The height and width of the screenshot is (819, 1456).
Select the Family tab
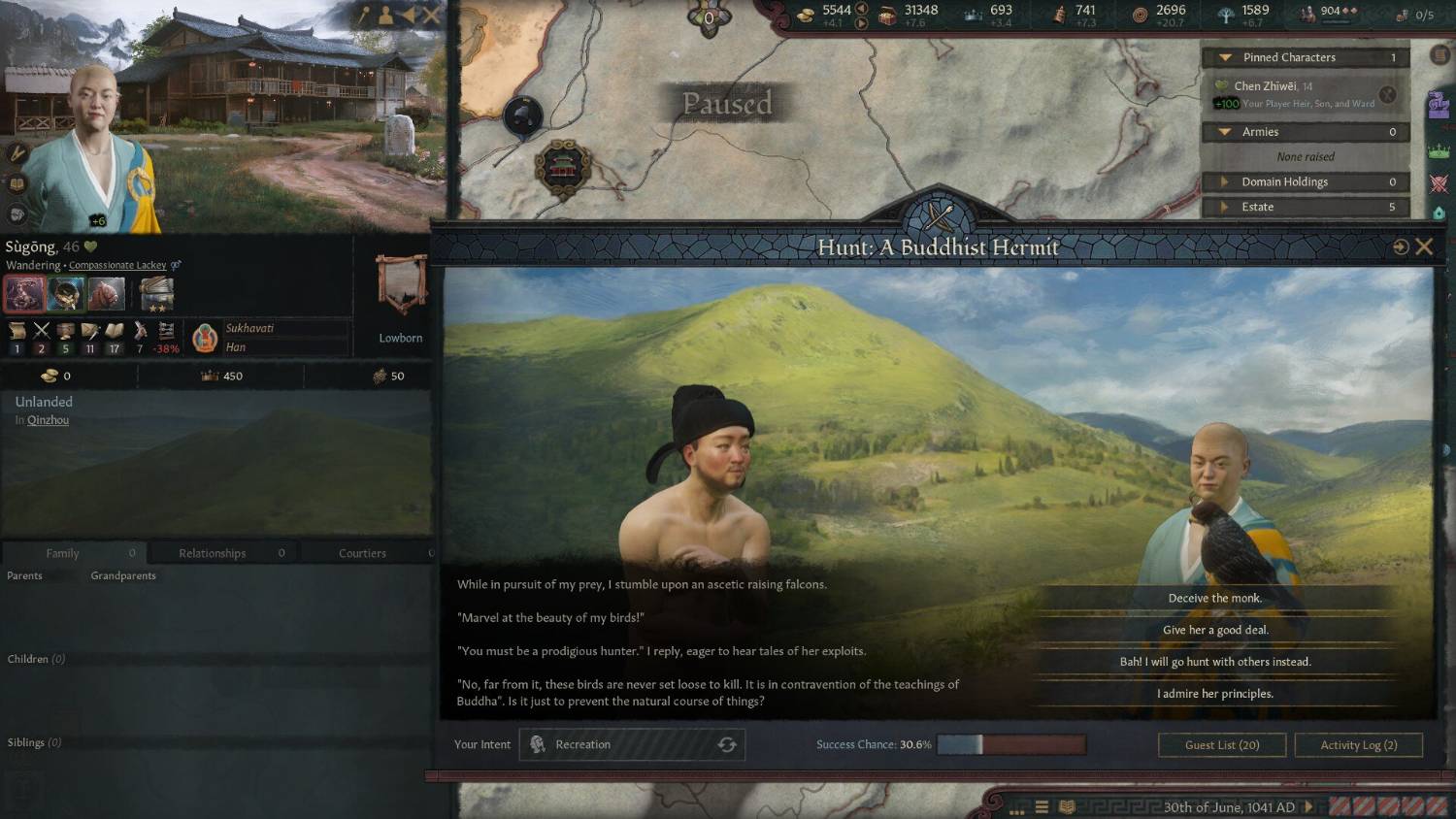click(63, 553)
